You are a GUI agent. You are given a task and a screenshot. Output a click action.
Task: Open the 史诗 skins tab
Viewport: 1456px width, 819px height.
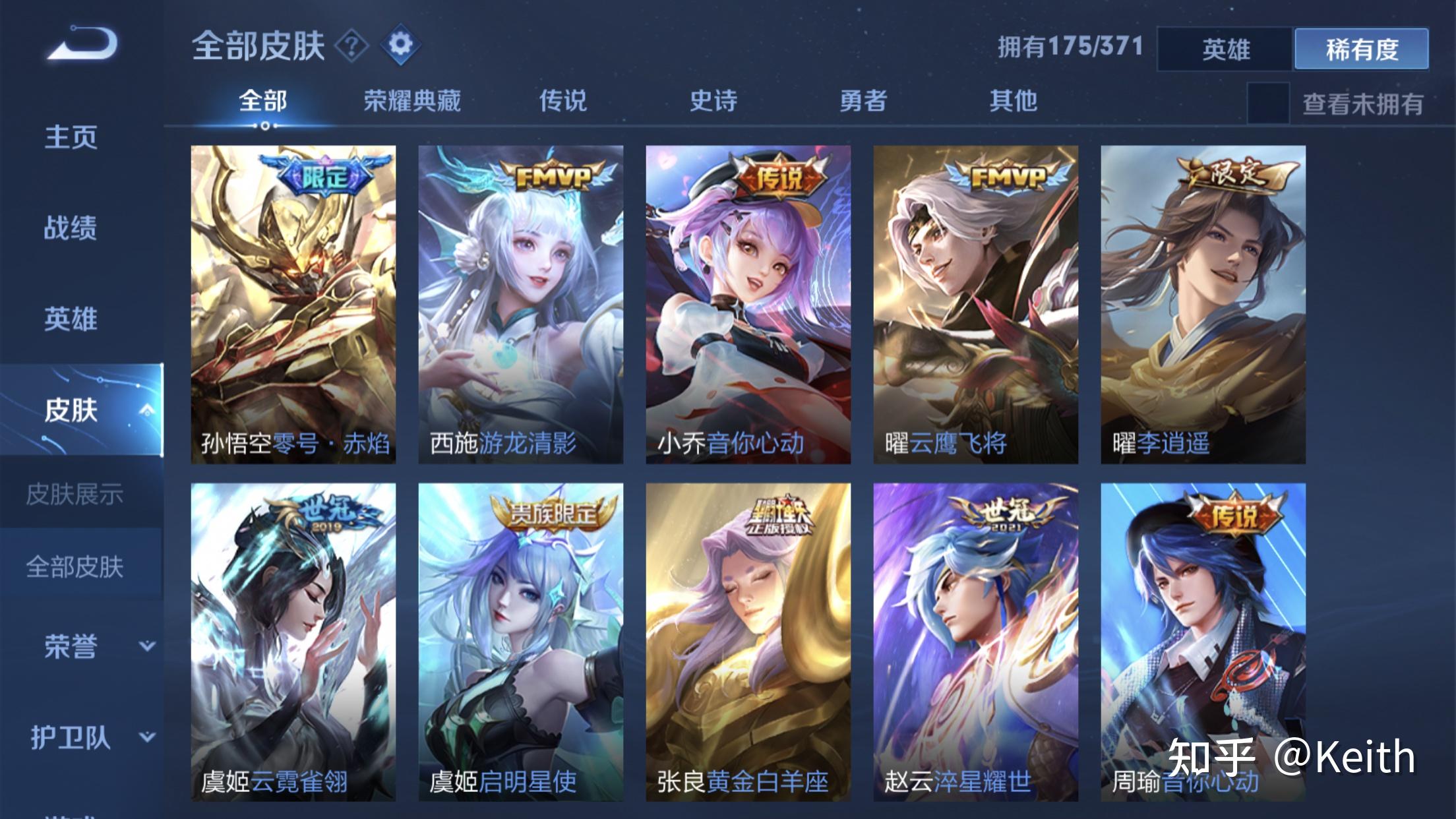click(x=712, y=102)
